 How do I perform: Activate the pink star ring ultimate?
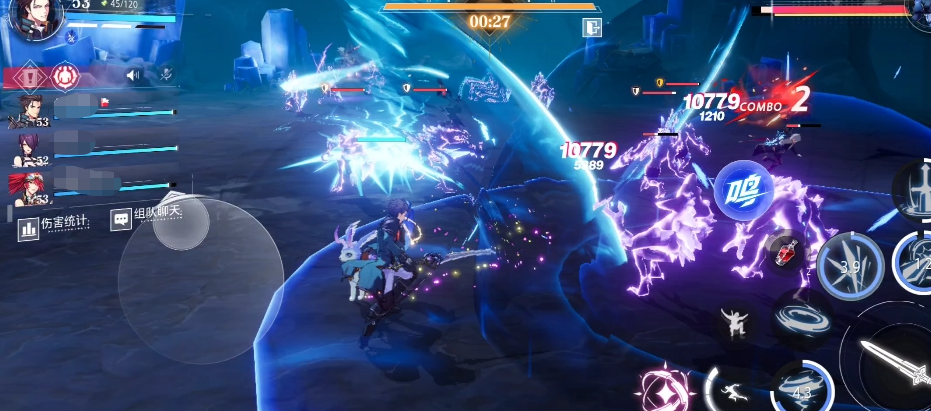(664, 389)
